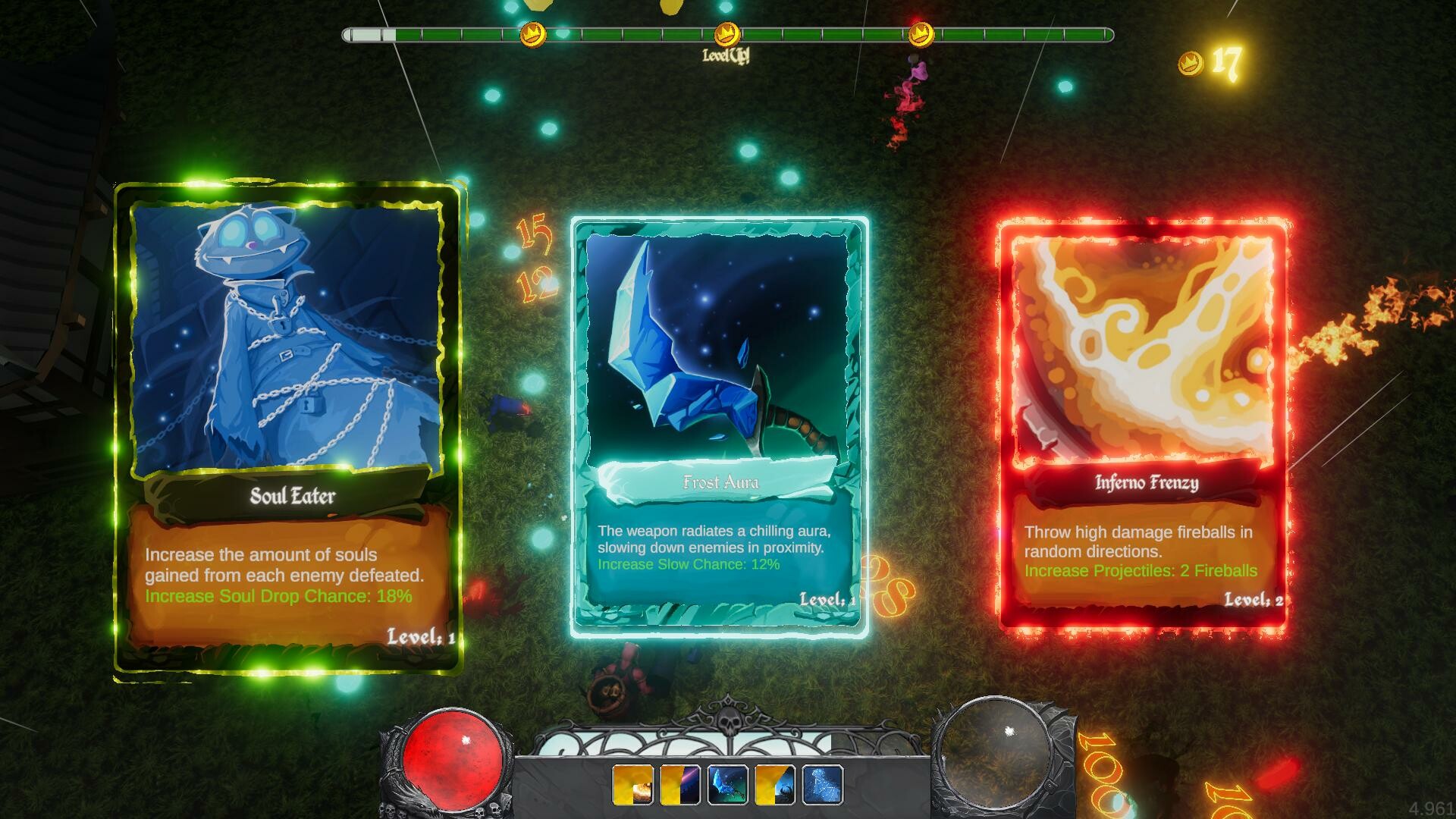Click the first crown marker on the XP bar
This screenshot has height=819, width=1456.
coord(532,33)
